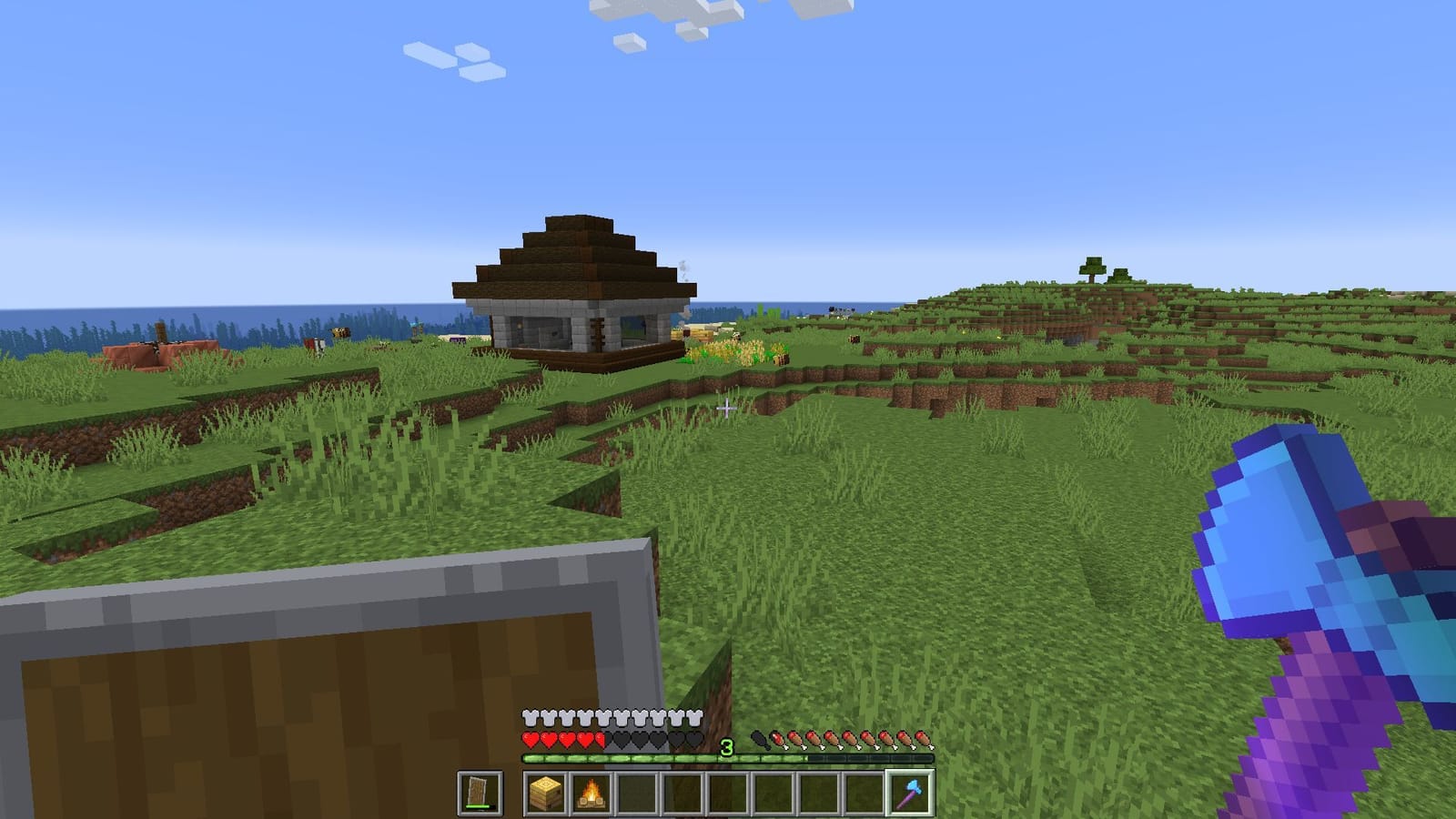
Task: Click the half-filled heart in the health bar
Action: click(602, 738)
